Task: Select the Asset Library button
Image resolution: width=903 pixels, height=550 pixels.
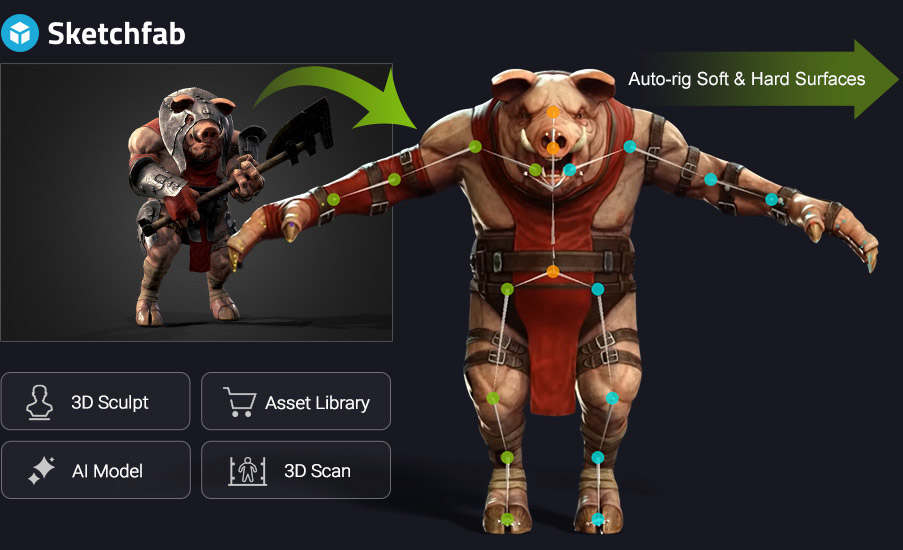Action: [x=296, y=402]
